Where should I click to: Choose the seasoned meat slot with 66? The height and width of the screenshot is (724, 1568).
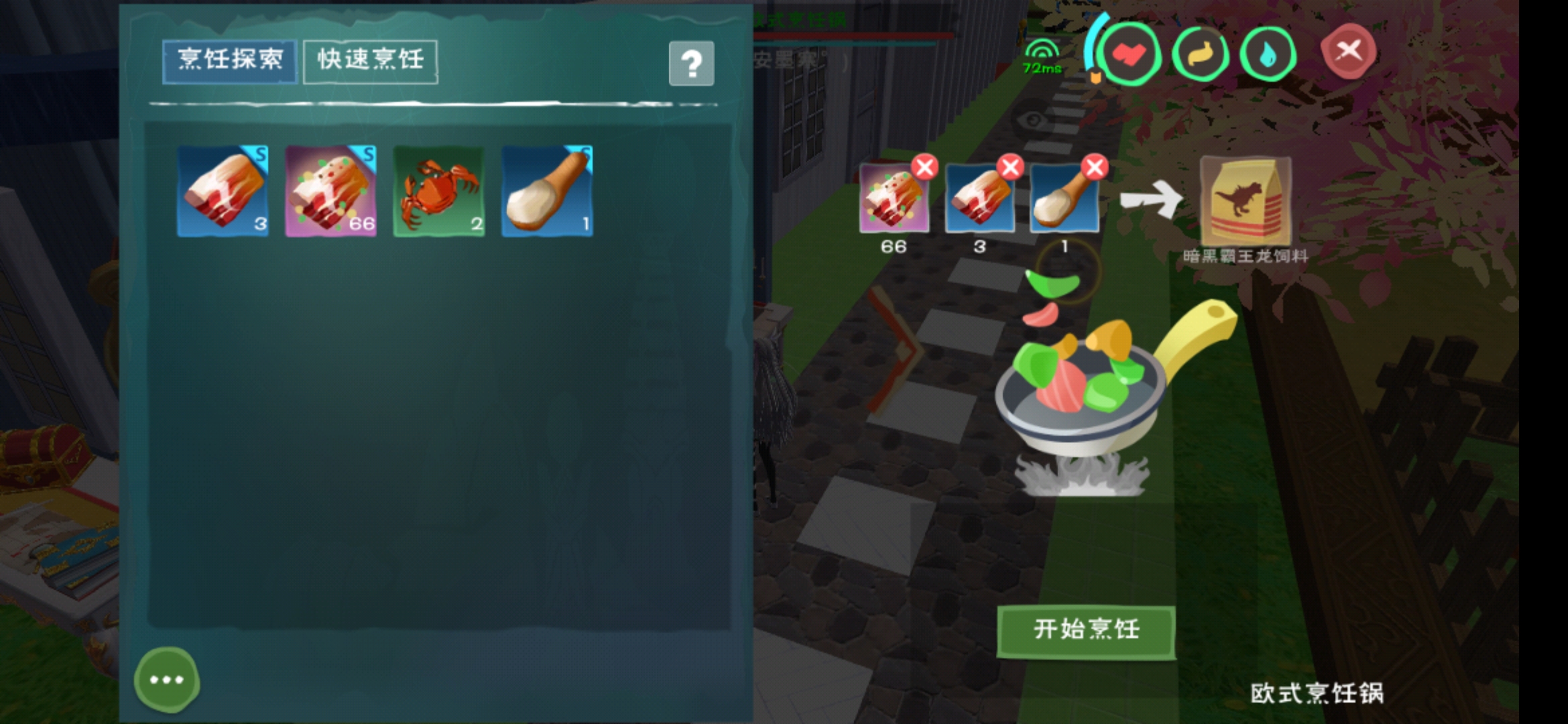(x=331, y=191)
